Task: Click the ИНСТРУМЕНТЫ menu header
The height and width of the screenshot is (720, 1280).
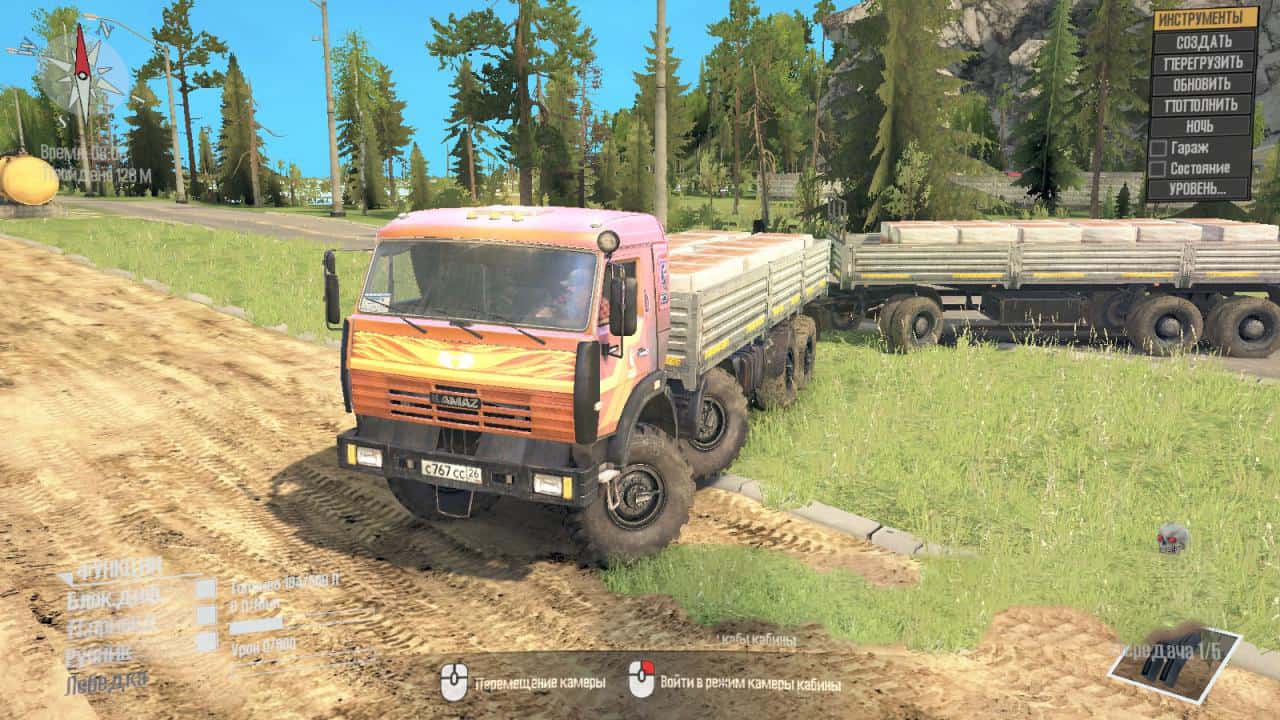Action: 1205,18
